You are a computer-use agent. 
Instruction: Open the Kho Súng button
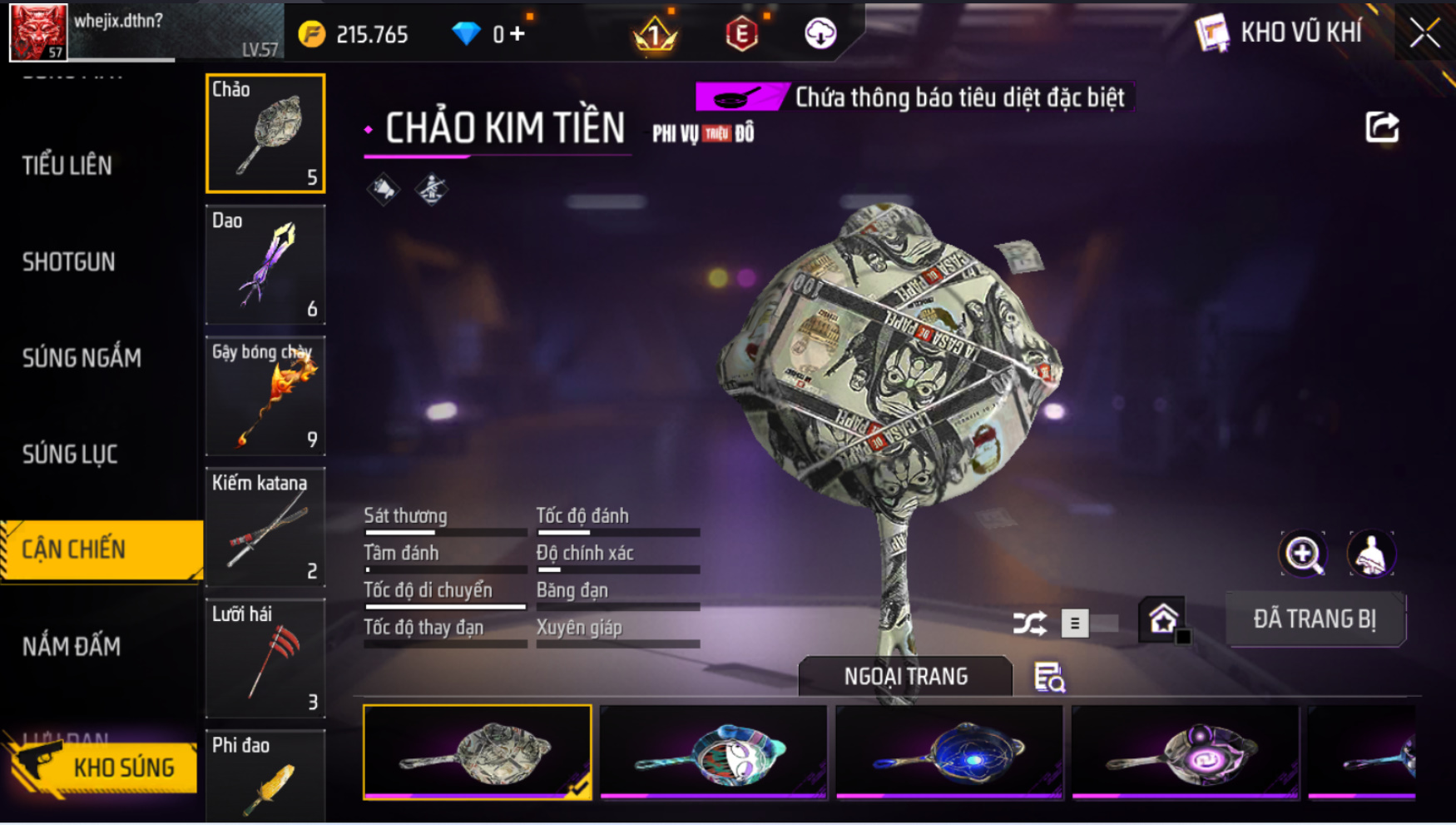(104, 767)
